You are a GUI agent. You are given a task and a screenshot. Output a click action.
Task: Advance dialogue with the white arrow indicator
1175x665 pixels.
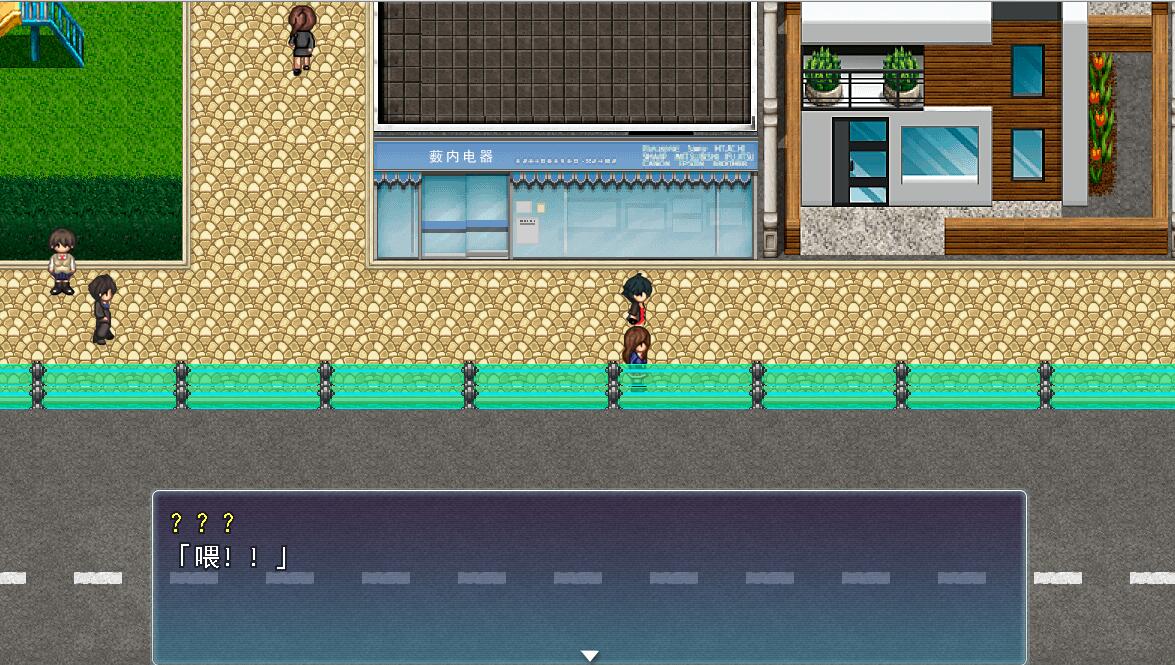(590, 655)
